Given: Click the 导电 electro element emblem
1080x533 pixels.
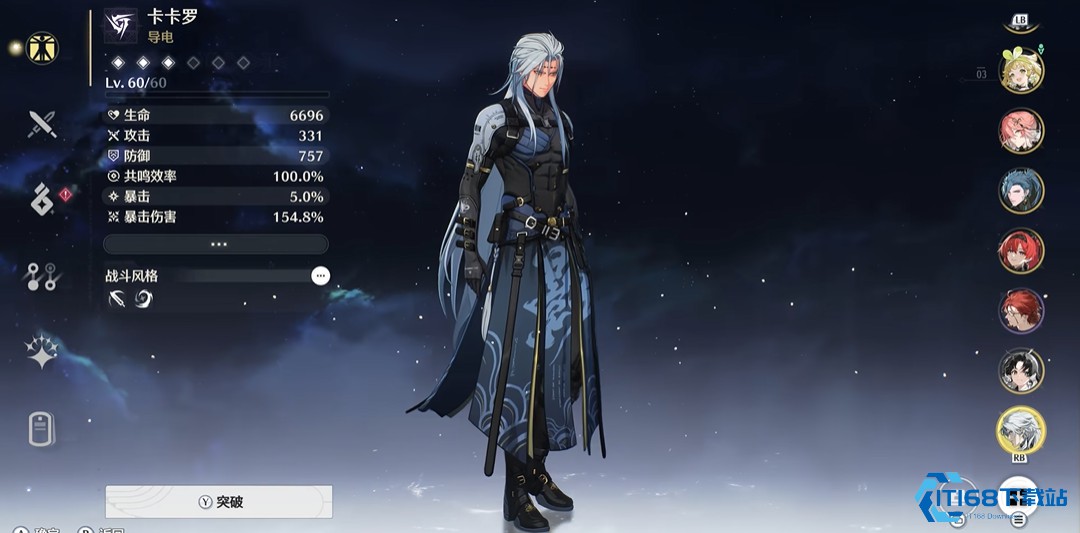Looking at the screenshot, I should pyautogui.click(x=121, y=25).
